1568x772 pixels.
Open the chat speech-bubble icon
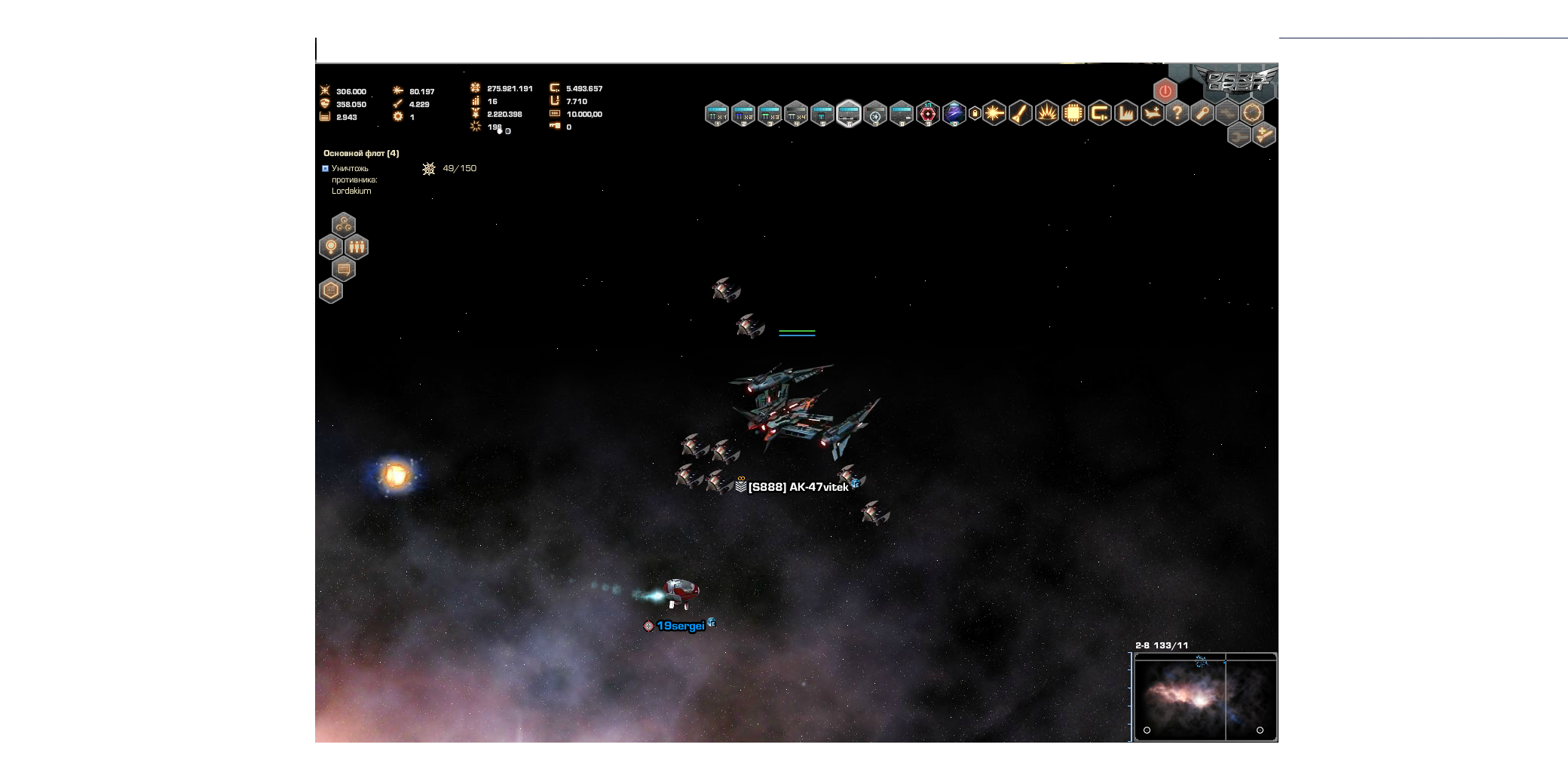[344, 269]
